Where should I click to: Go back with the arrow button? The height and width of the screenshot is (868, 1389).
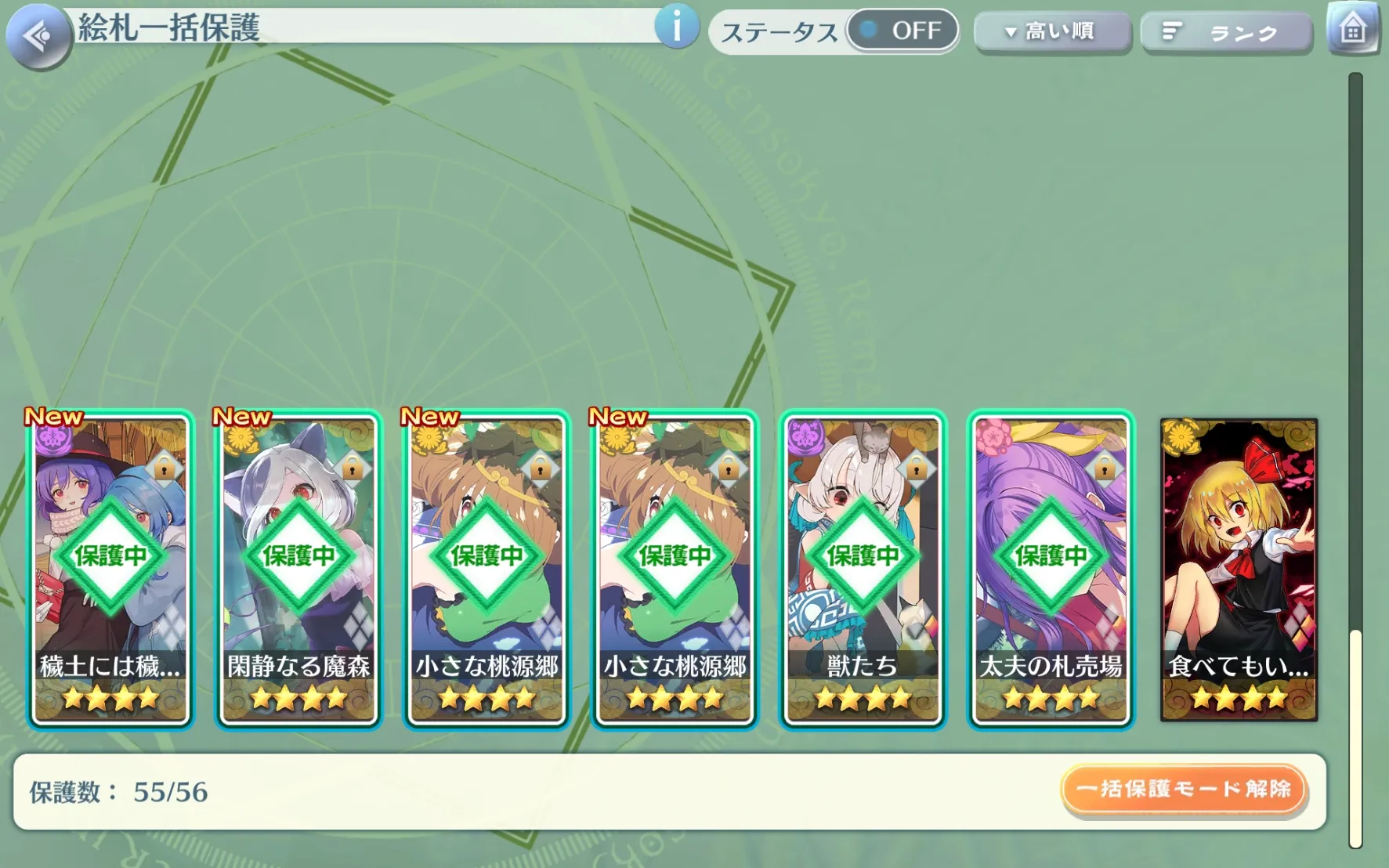coord(38,35)
